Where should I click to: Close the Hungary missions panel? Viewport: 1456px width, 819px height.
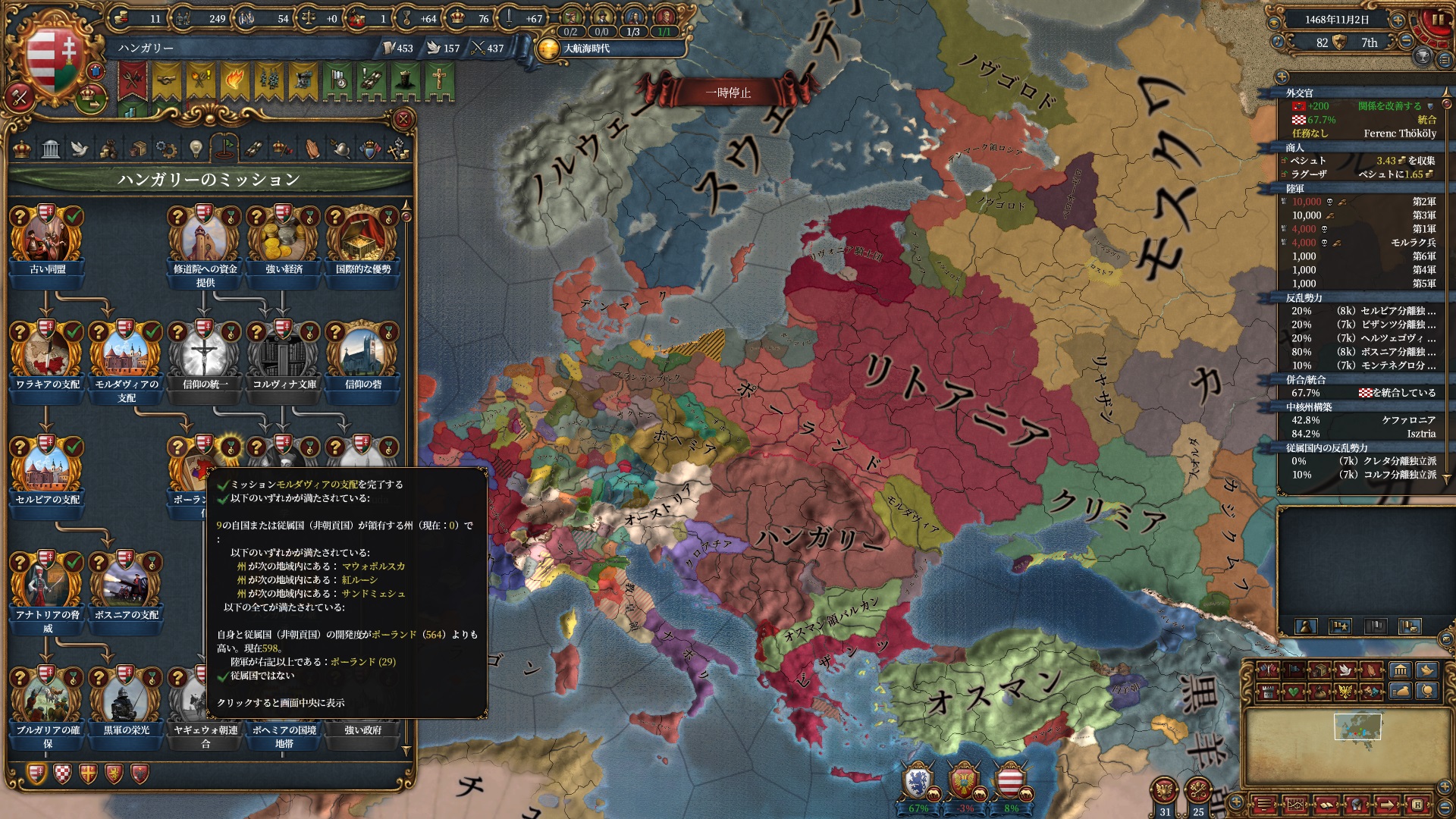click(x=403, y=119)
